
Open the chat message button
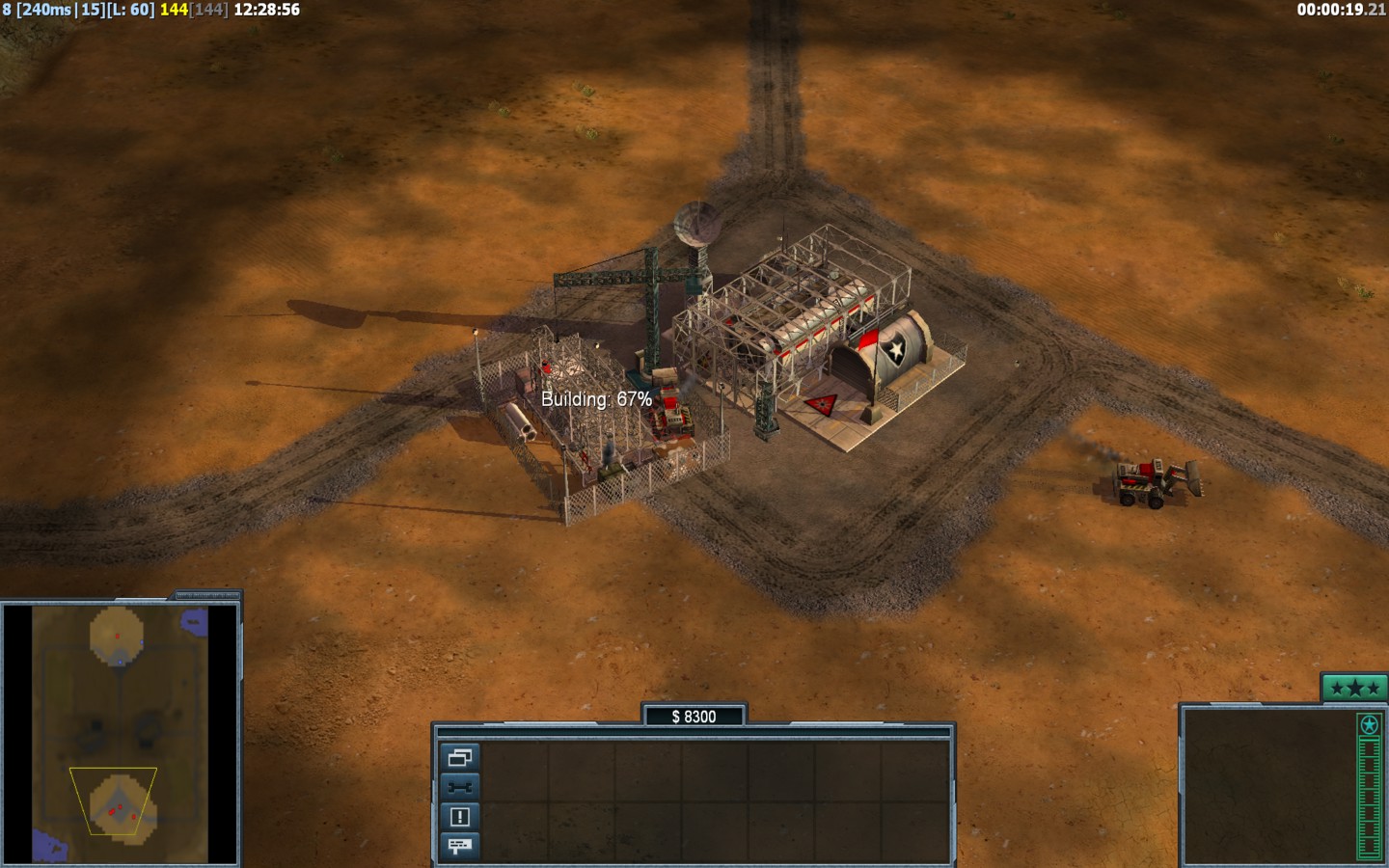coord(459,846)
